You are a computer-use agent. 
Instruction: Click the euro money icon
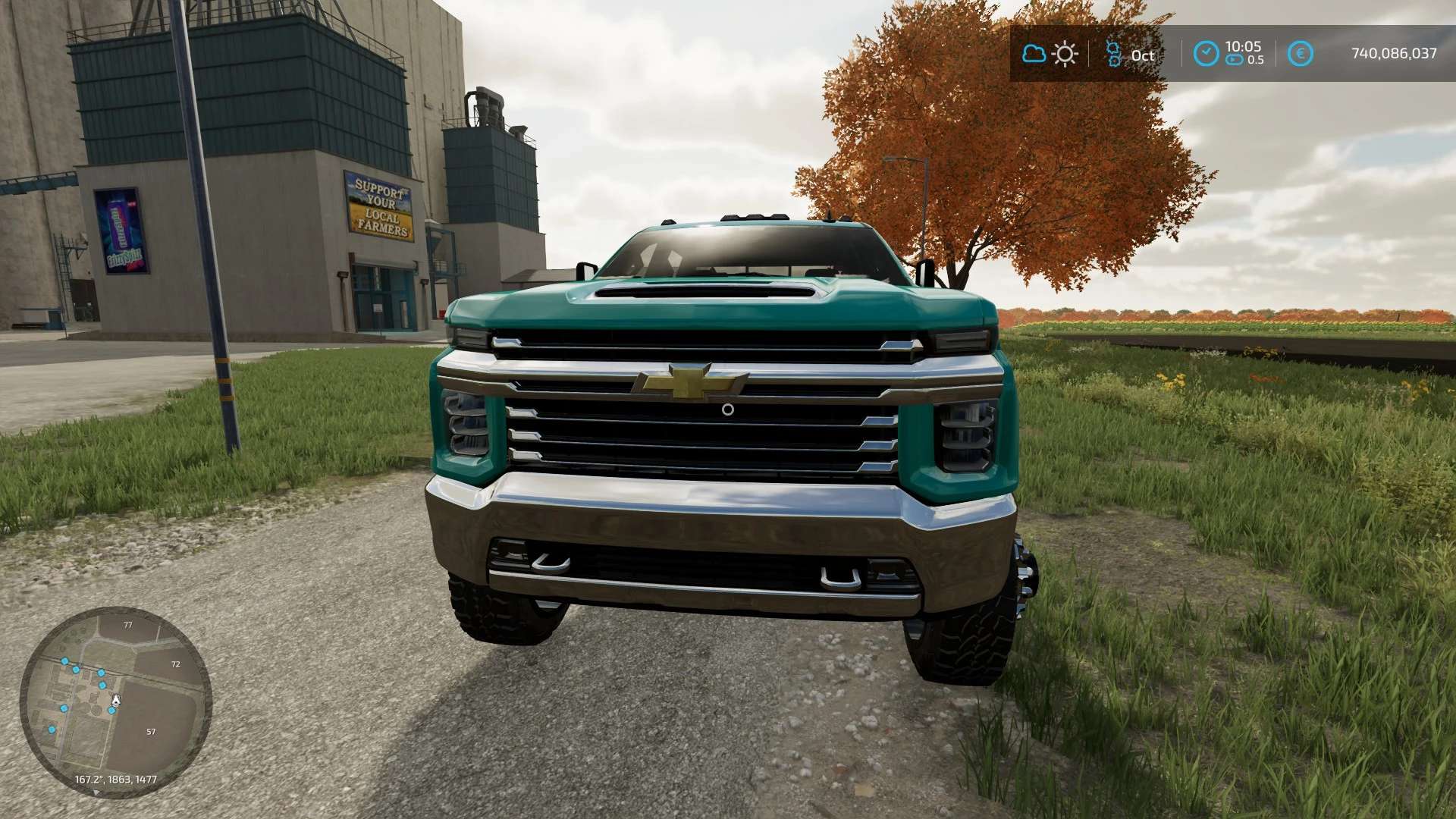click(x=1300, y=54)
